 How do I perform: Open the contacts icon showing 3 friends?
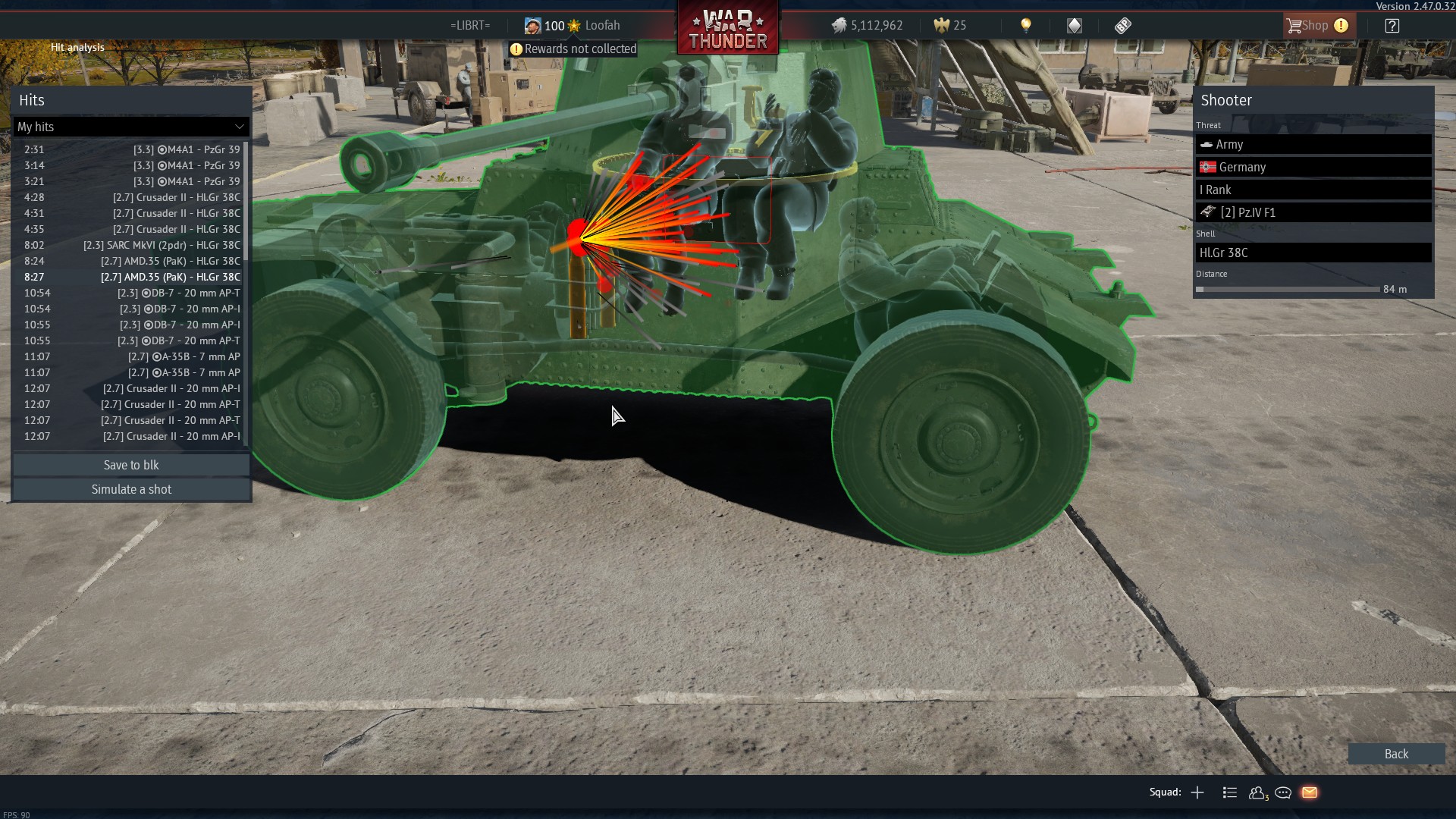(1257, 792)
